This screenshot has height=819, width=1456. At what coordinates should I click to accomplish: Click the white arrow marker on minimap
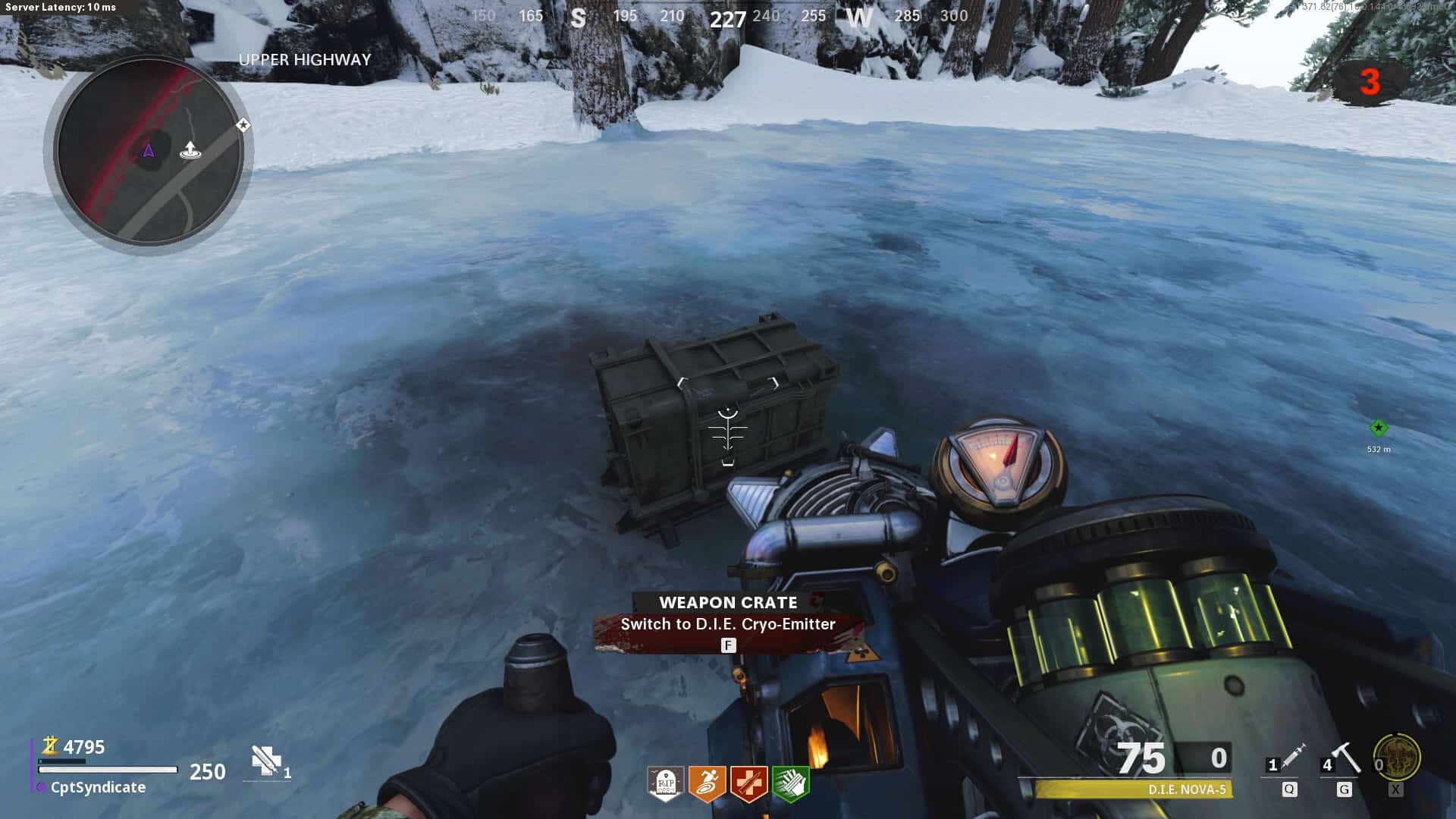[190, 150]
